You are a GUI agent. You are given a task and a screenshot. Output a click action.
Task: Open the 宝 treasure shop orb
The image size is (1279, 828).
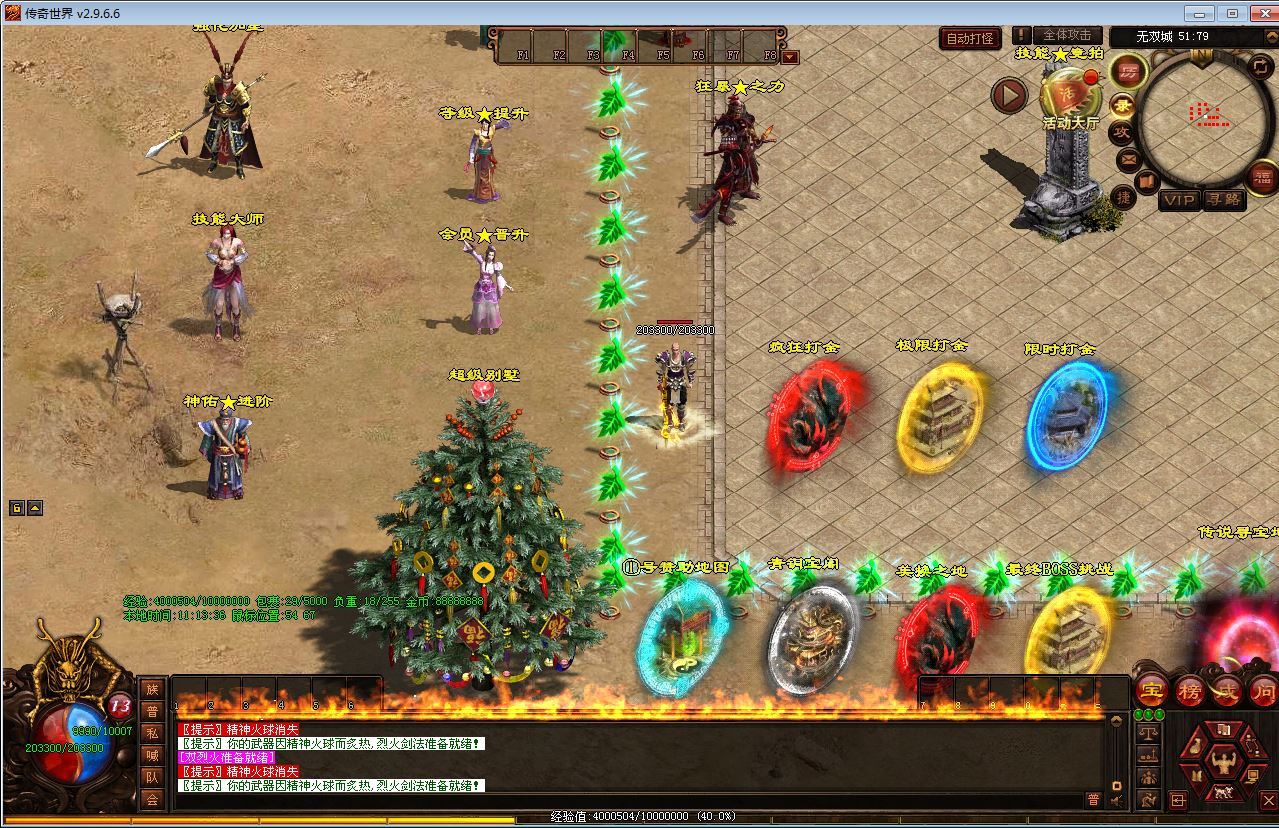[x=1151, y=689]
